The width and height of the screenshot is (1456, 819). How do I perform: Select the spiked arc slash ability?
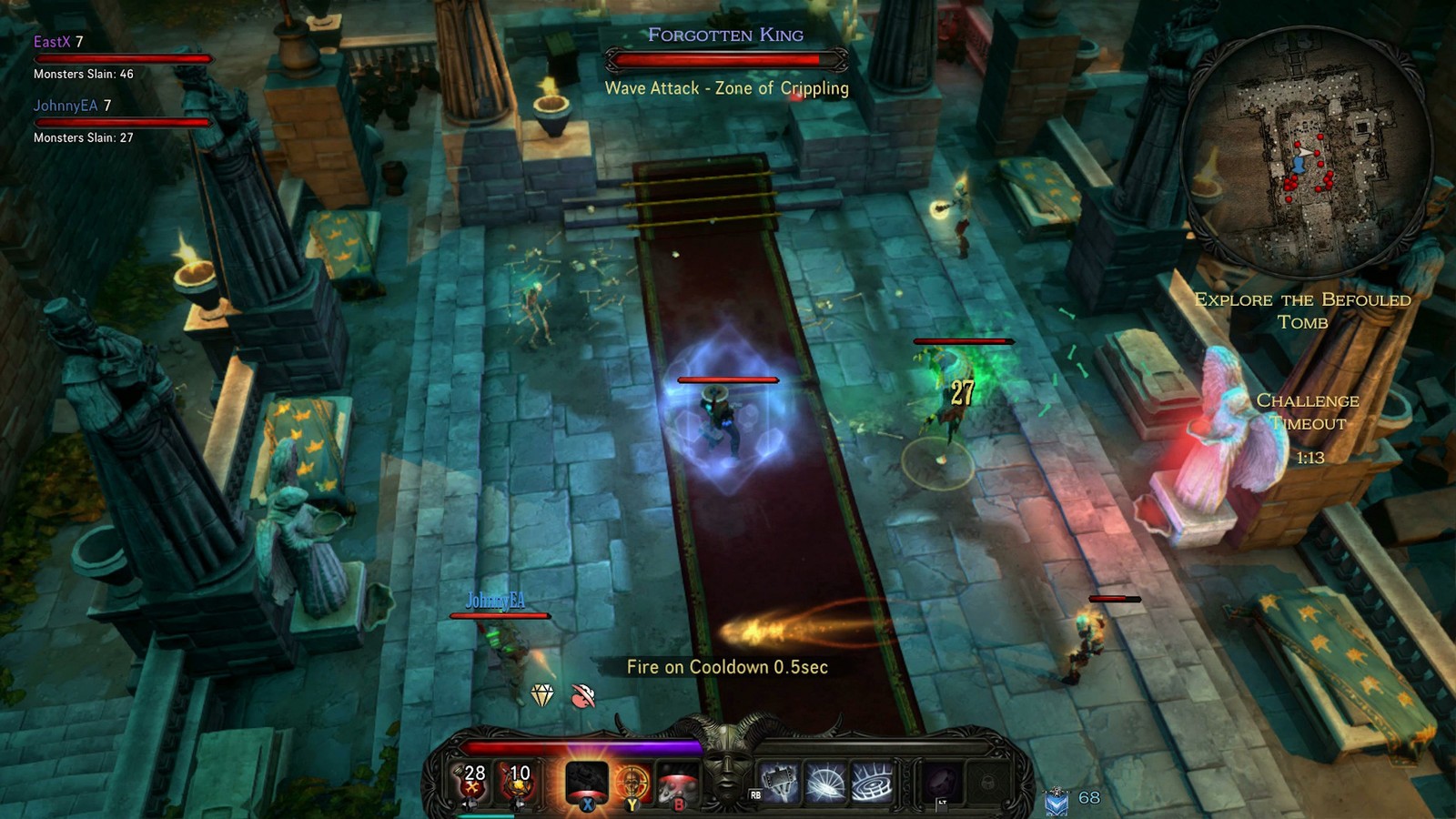[x=825, y=783]
